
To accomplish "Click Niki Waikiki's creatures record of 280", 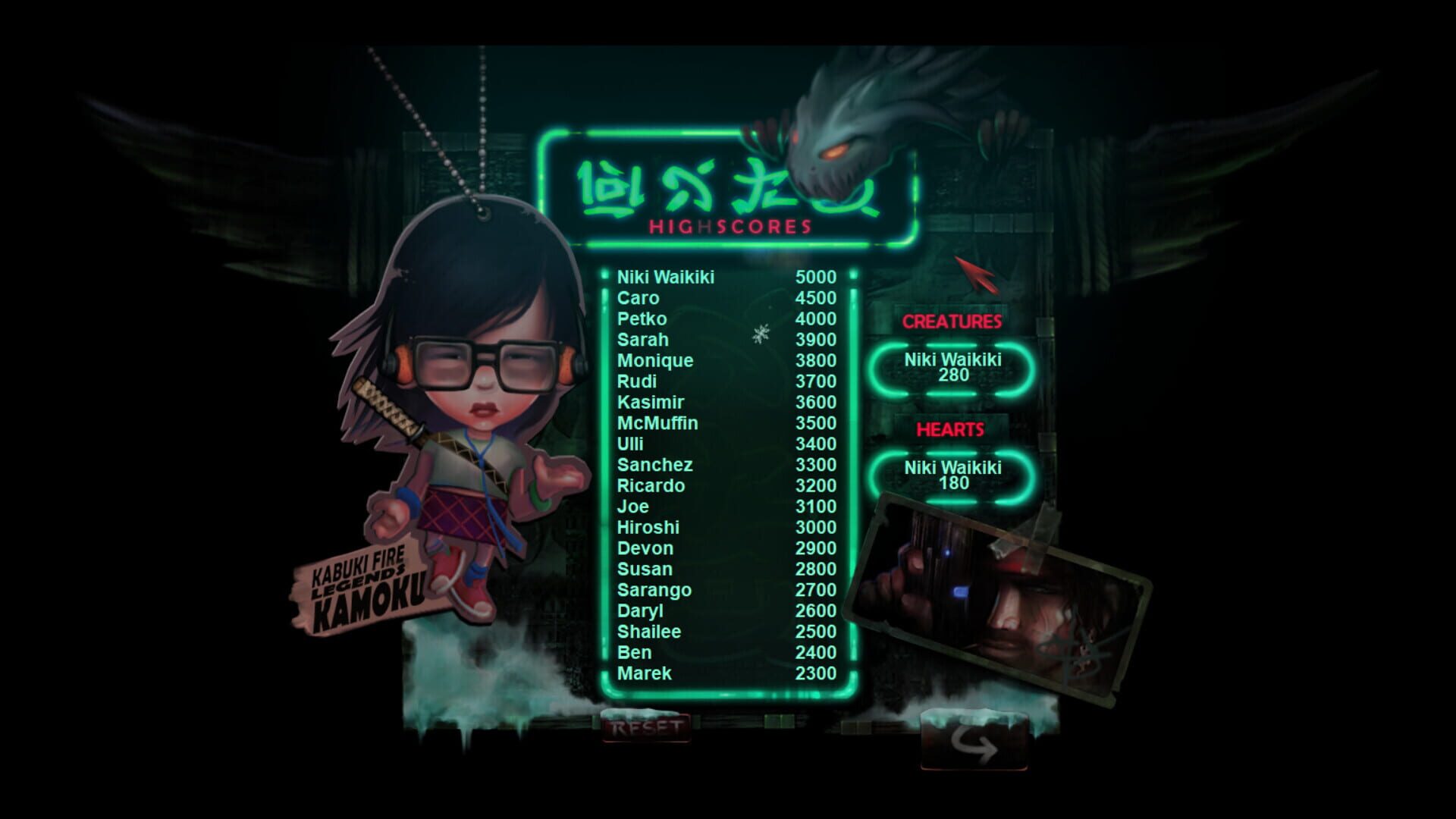I will tap(950, 367).
